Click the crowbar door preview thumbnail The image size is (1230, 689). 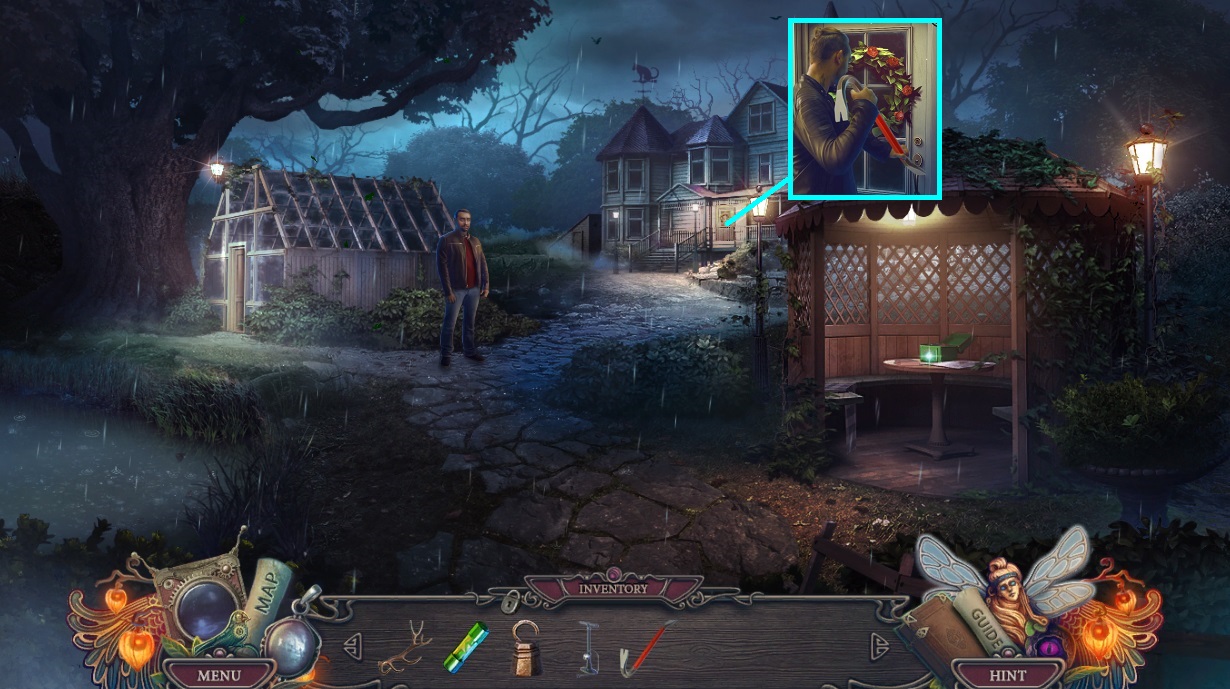865,108
